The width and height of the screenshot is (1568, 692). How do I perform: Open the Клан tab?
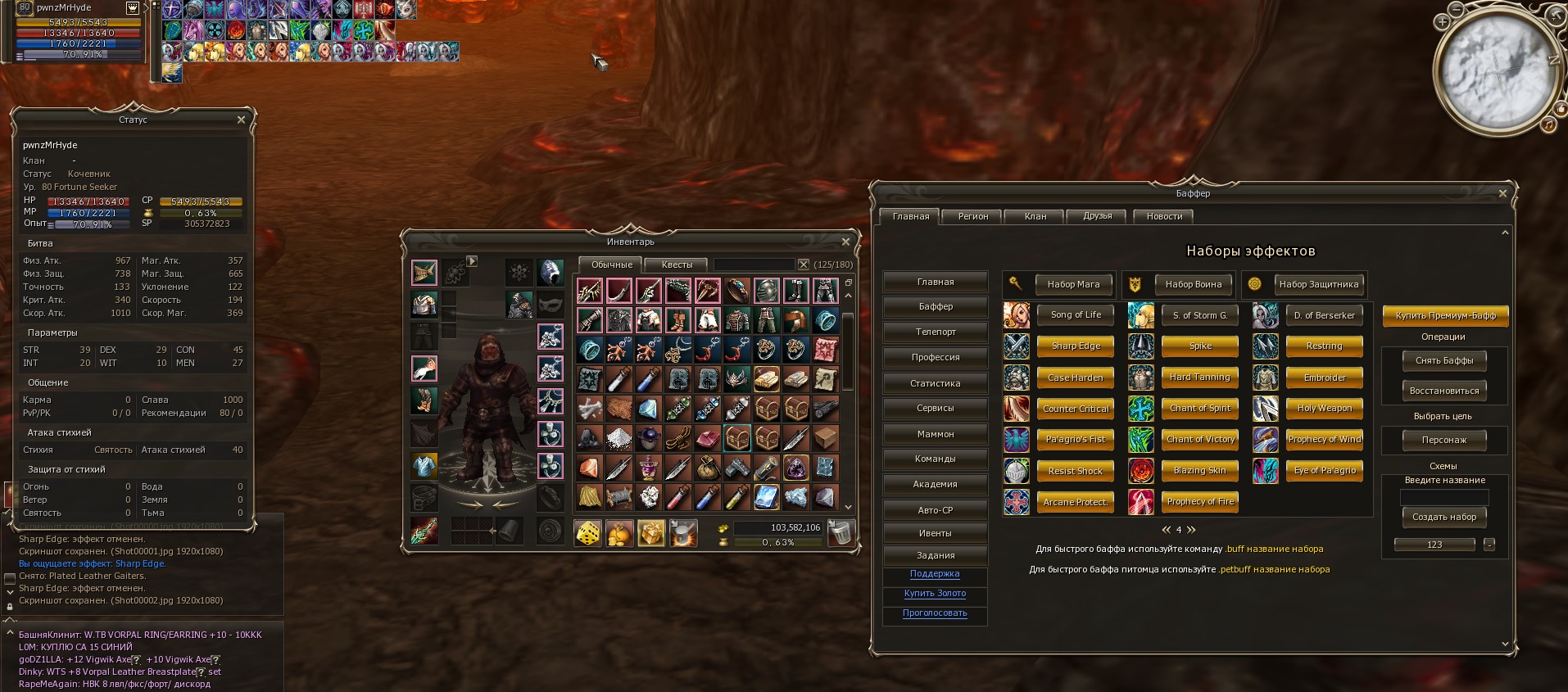[1036, 216]
